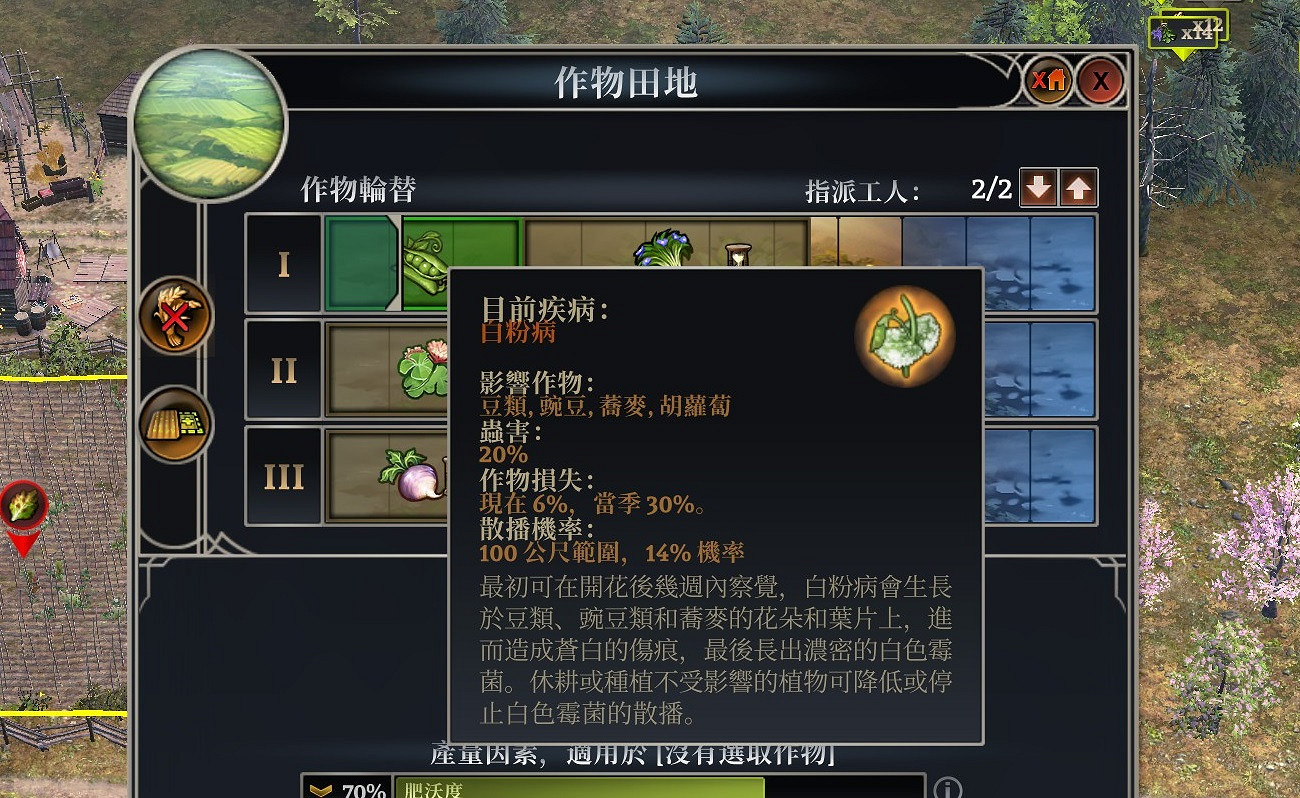Screen dimensions: 1300x798
Task: Collapse the fertility section with the chevron arrows
Action: [320, 790]
